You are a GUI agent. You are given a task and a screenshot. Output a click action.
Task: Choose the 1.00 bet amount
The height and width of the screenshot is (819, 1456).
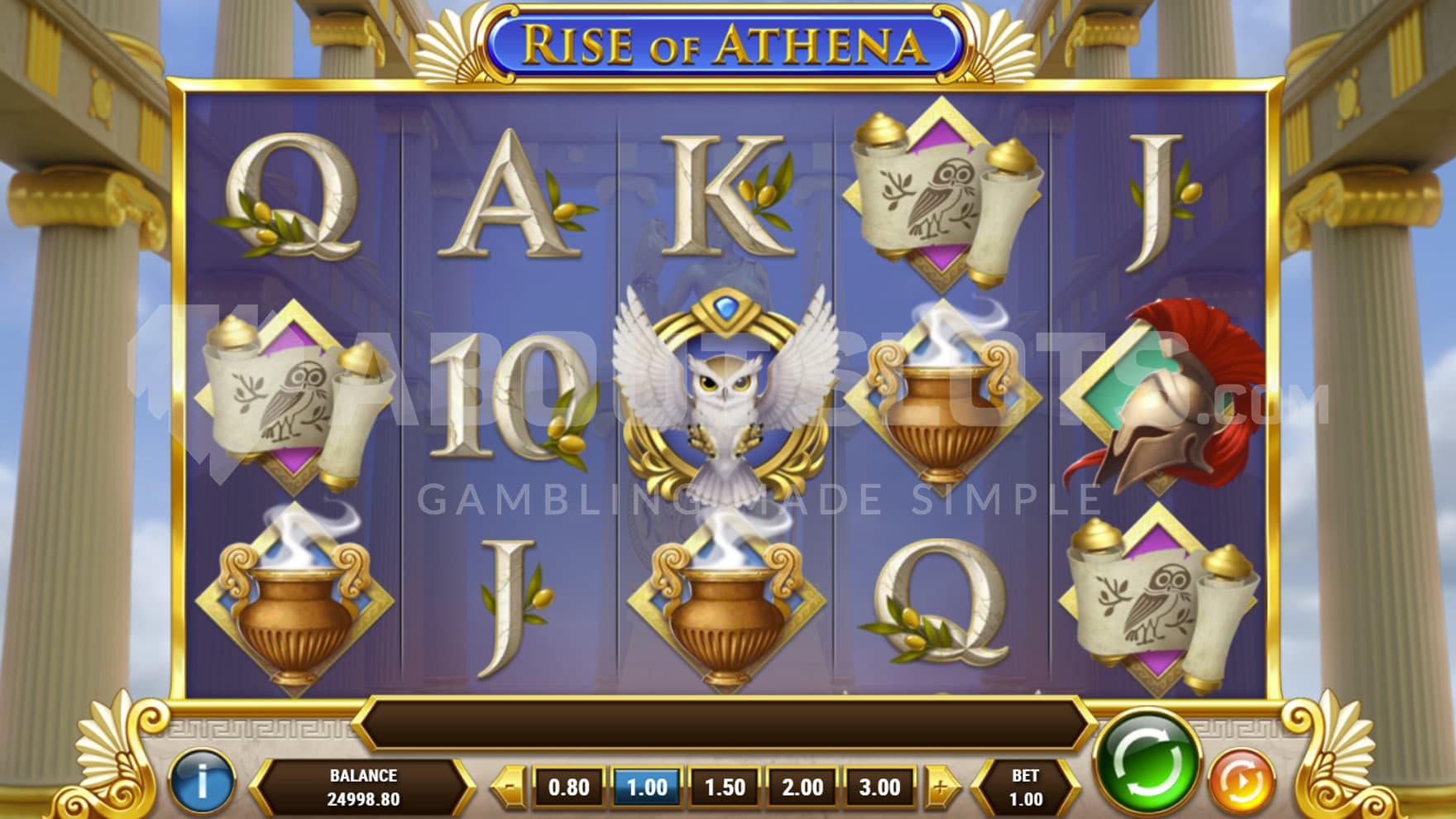pyautogui.click(x=647, y=787)
